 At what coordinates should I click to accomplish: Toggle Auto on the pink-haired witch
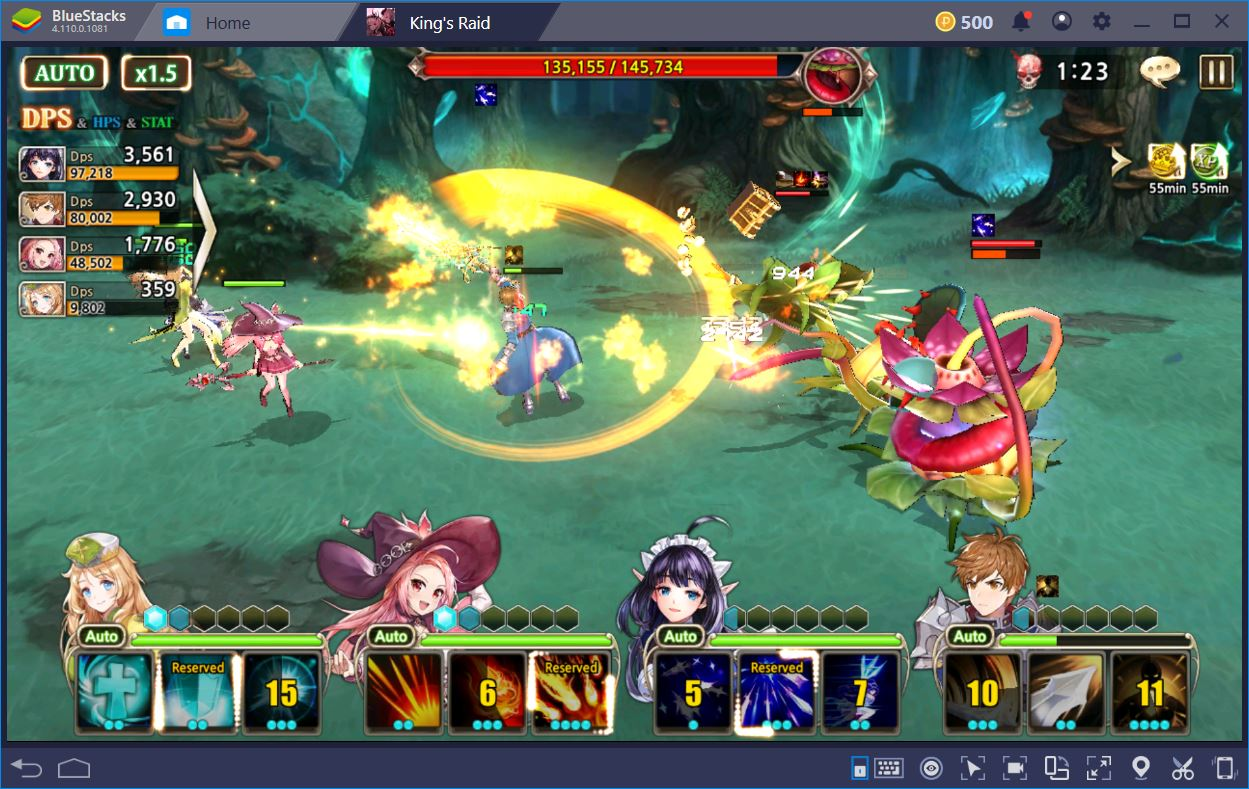tap(391, 636)
